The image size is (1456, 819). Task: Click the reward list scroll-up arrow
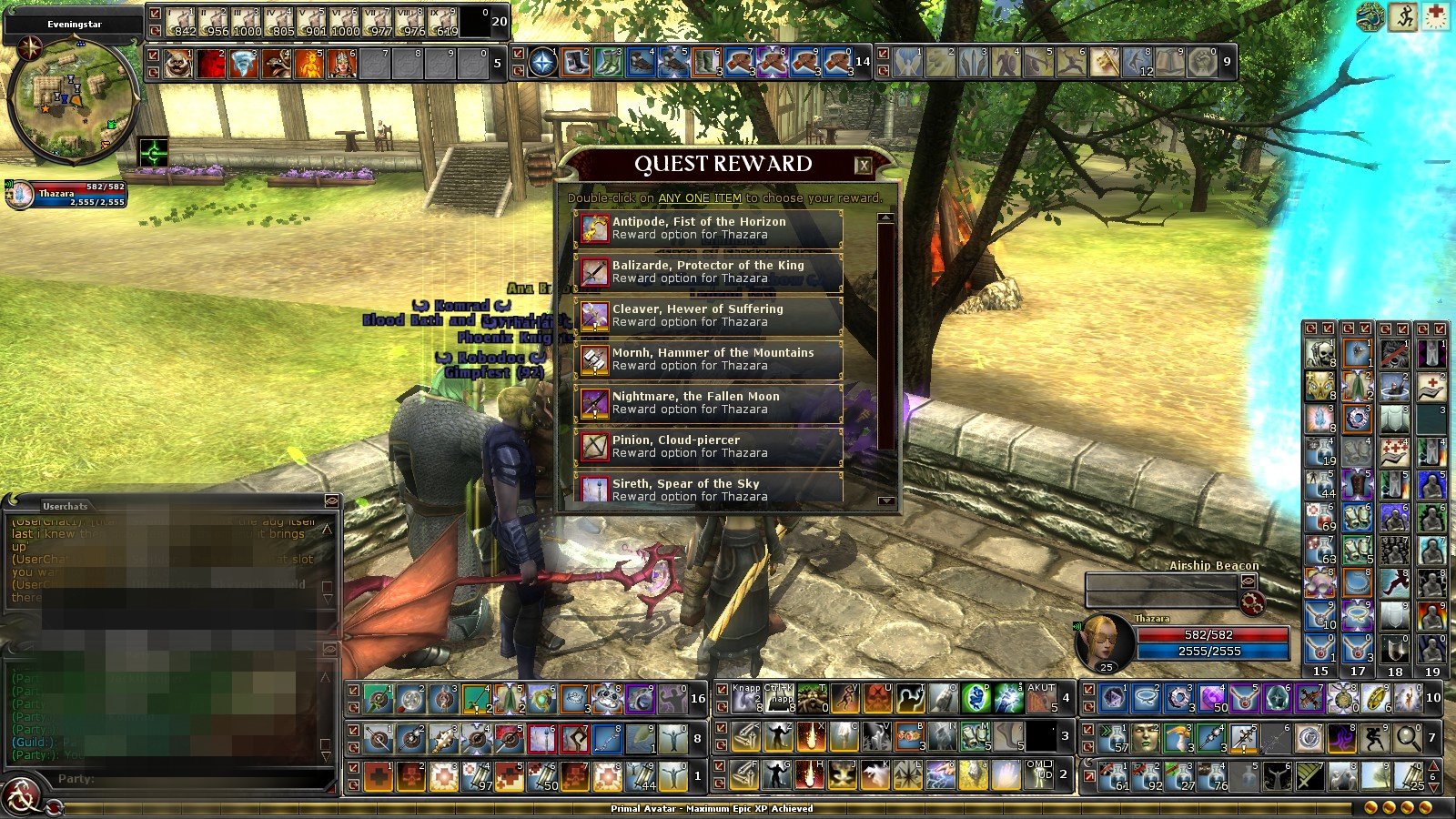885,218
